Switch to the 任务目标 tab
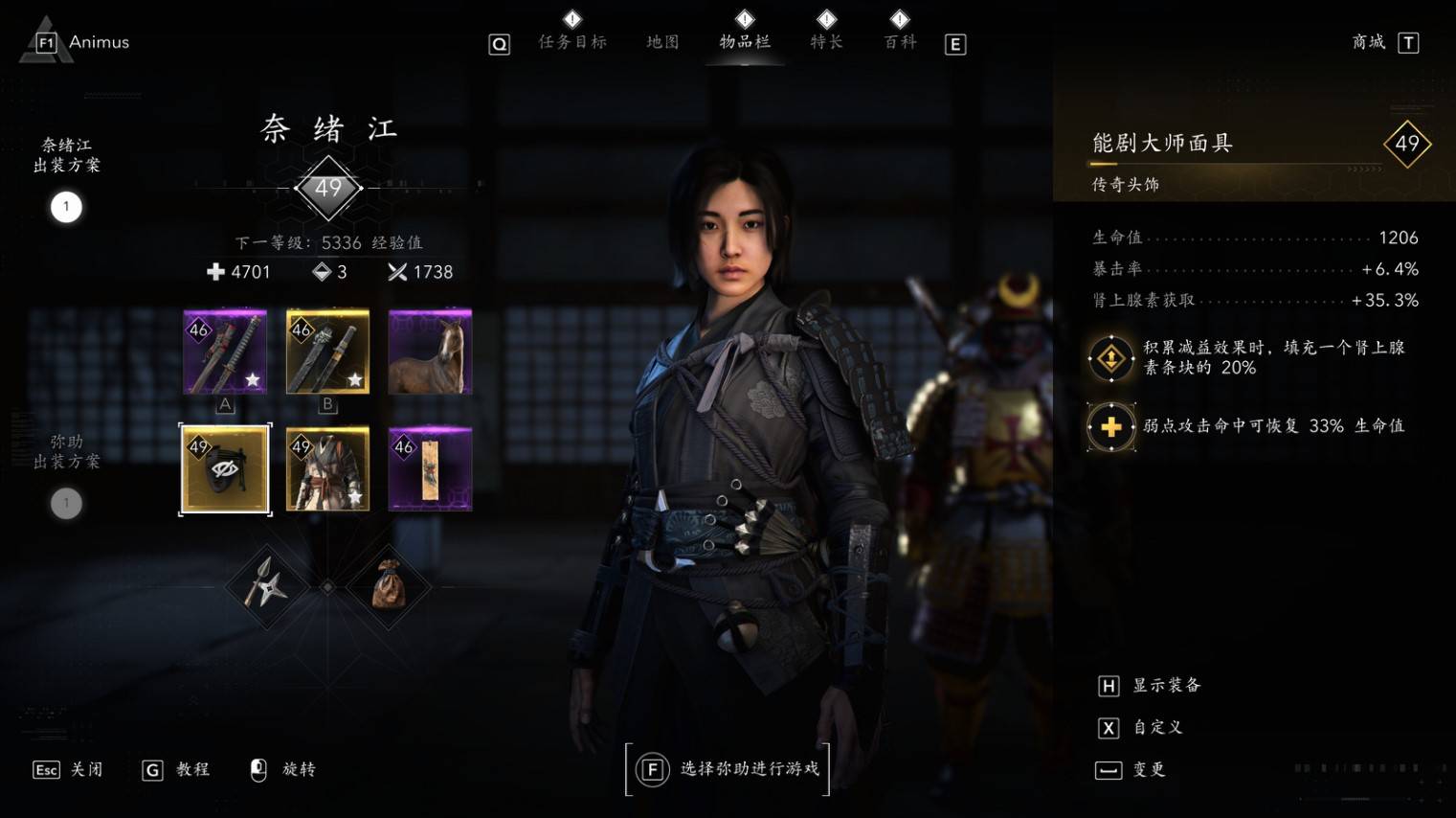The image size is (1456, 818). pyautogui.click(x=571, y=42)
